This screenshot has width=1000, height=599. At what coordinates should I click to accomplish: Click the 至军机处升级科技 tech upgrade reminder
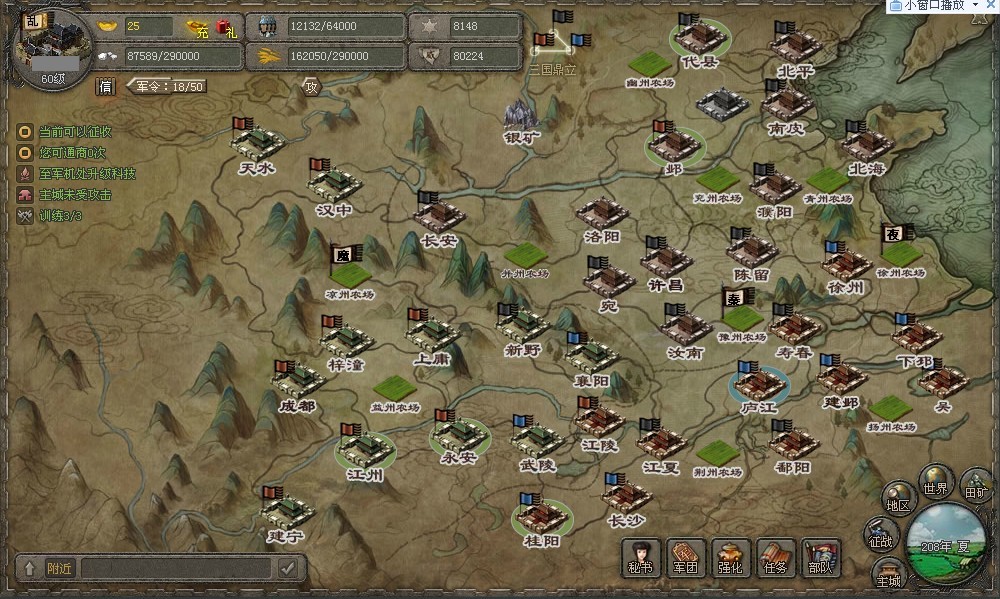87,173
